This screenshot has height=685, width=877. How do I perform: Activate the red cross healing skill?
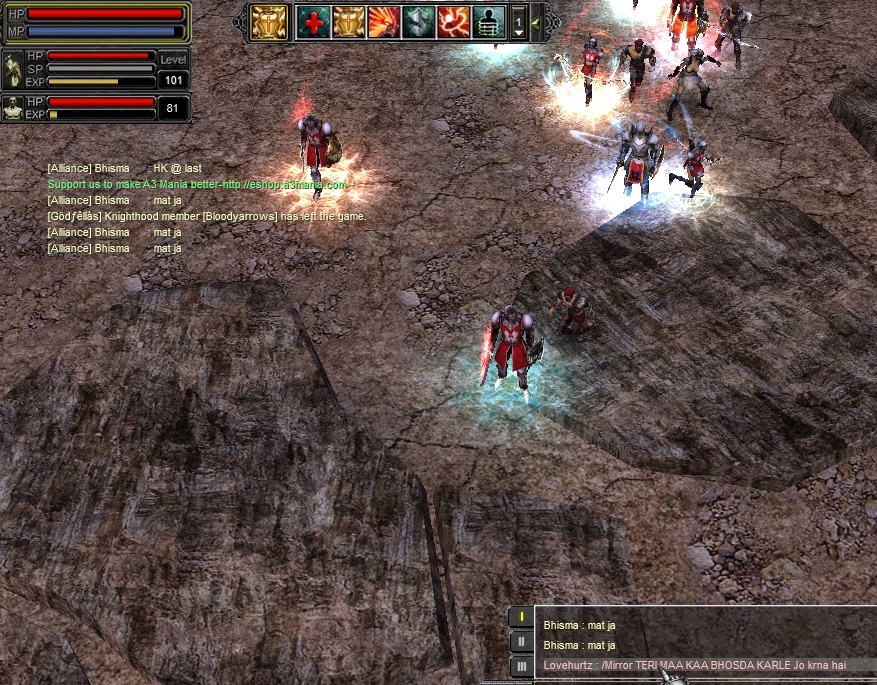tap(313, 21)
